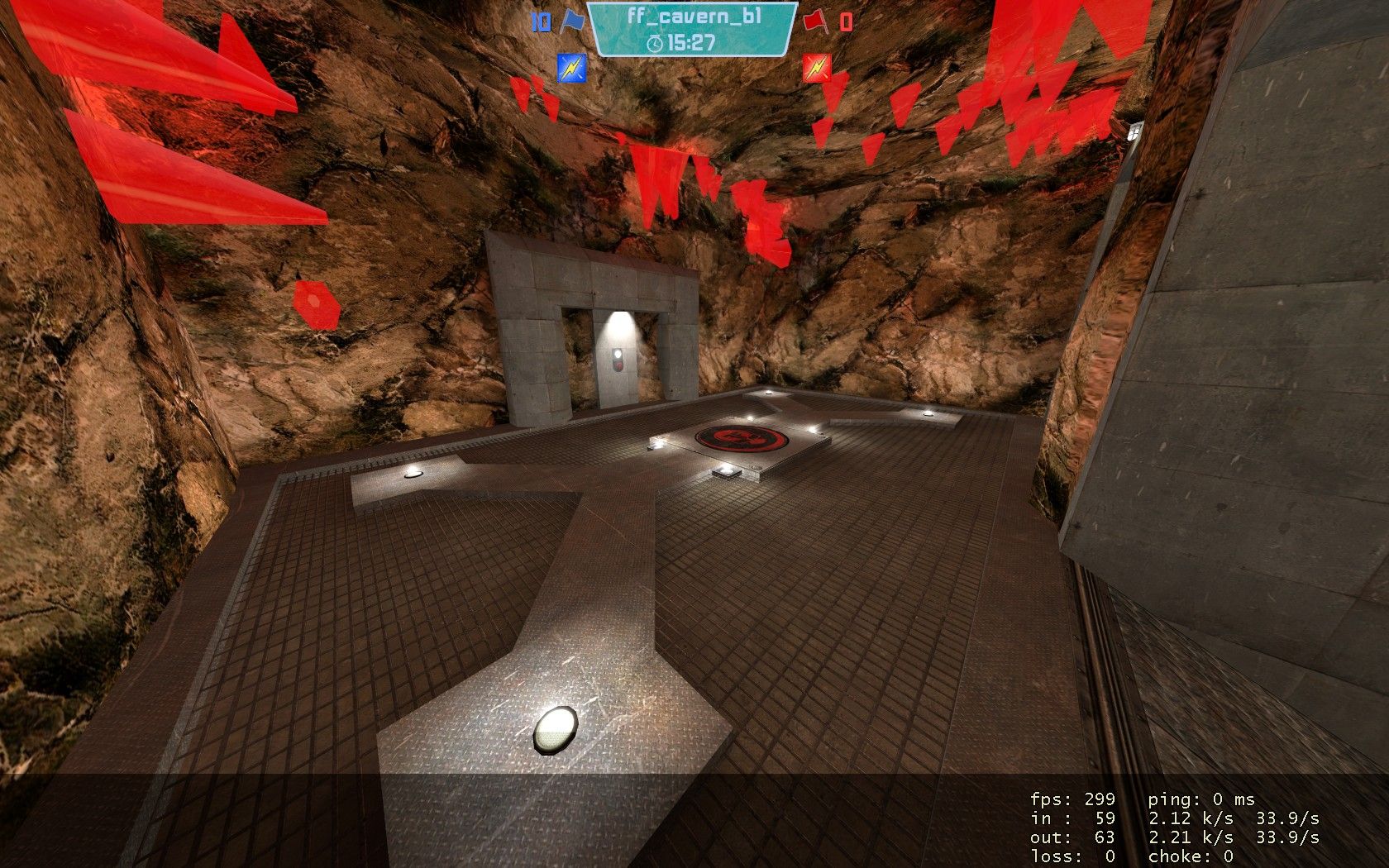Click the blue team flag icon

click(x=570, y=21)
